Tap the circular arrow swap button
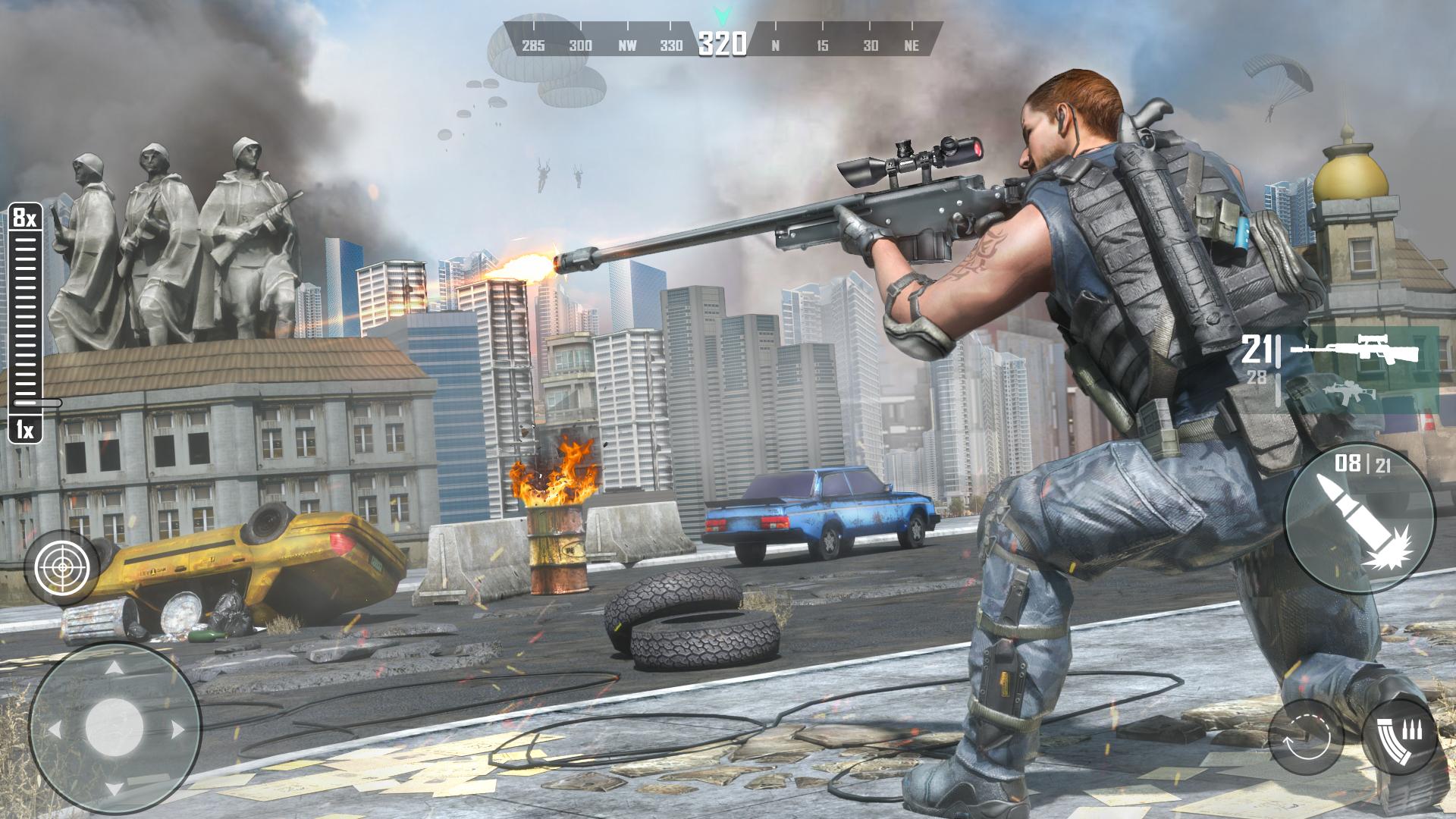Screen dimensions: 1456x819 point(1306,736)
